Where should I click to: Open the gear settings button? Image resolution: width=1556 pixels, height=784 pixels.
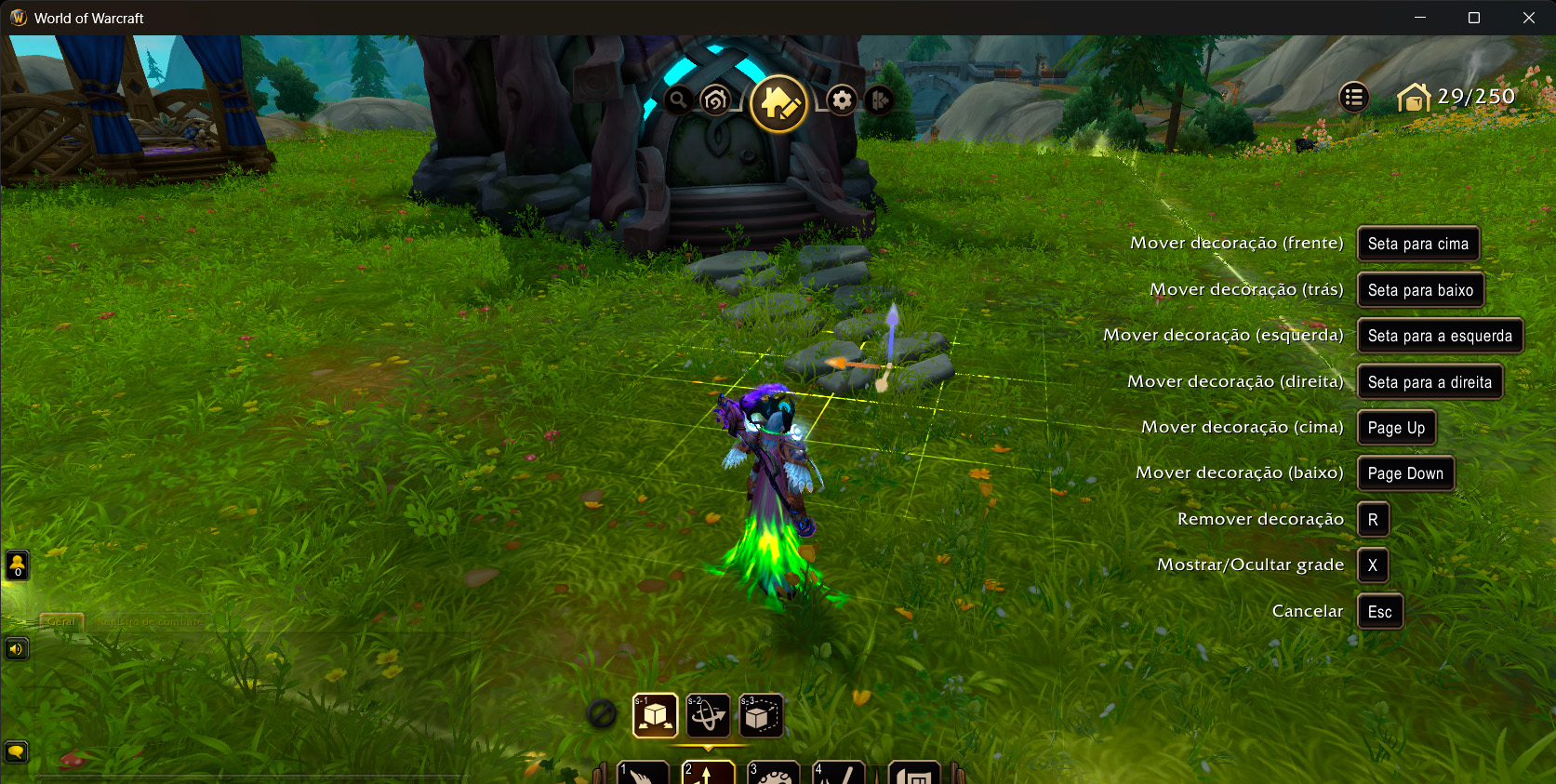pyautogui.click(x=842, y=100)
